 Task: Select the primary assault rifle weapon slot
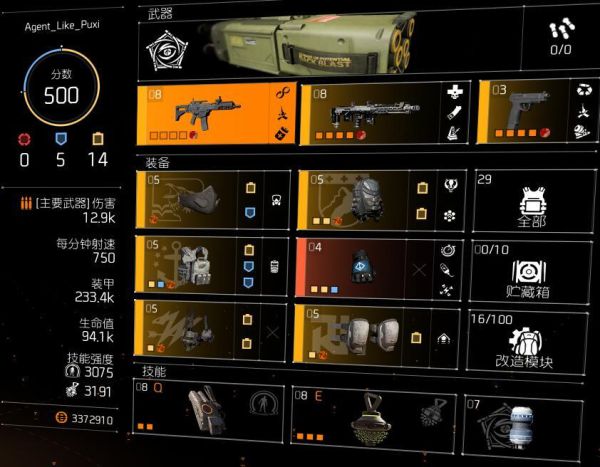(212, 114)
